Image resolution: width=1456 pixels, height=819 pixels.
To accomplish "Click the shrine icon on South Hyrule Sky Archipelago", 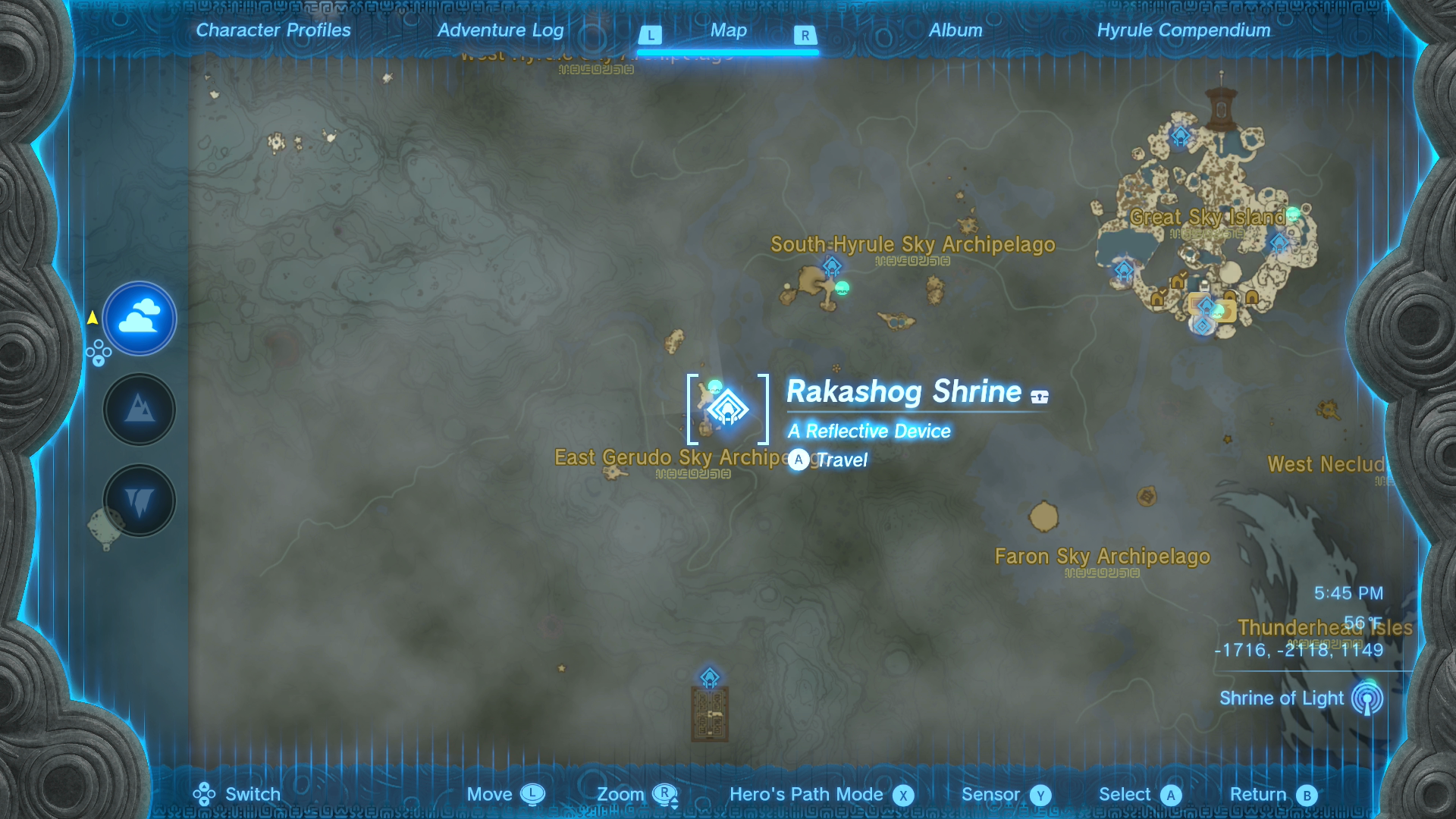I will pos(833,266).
